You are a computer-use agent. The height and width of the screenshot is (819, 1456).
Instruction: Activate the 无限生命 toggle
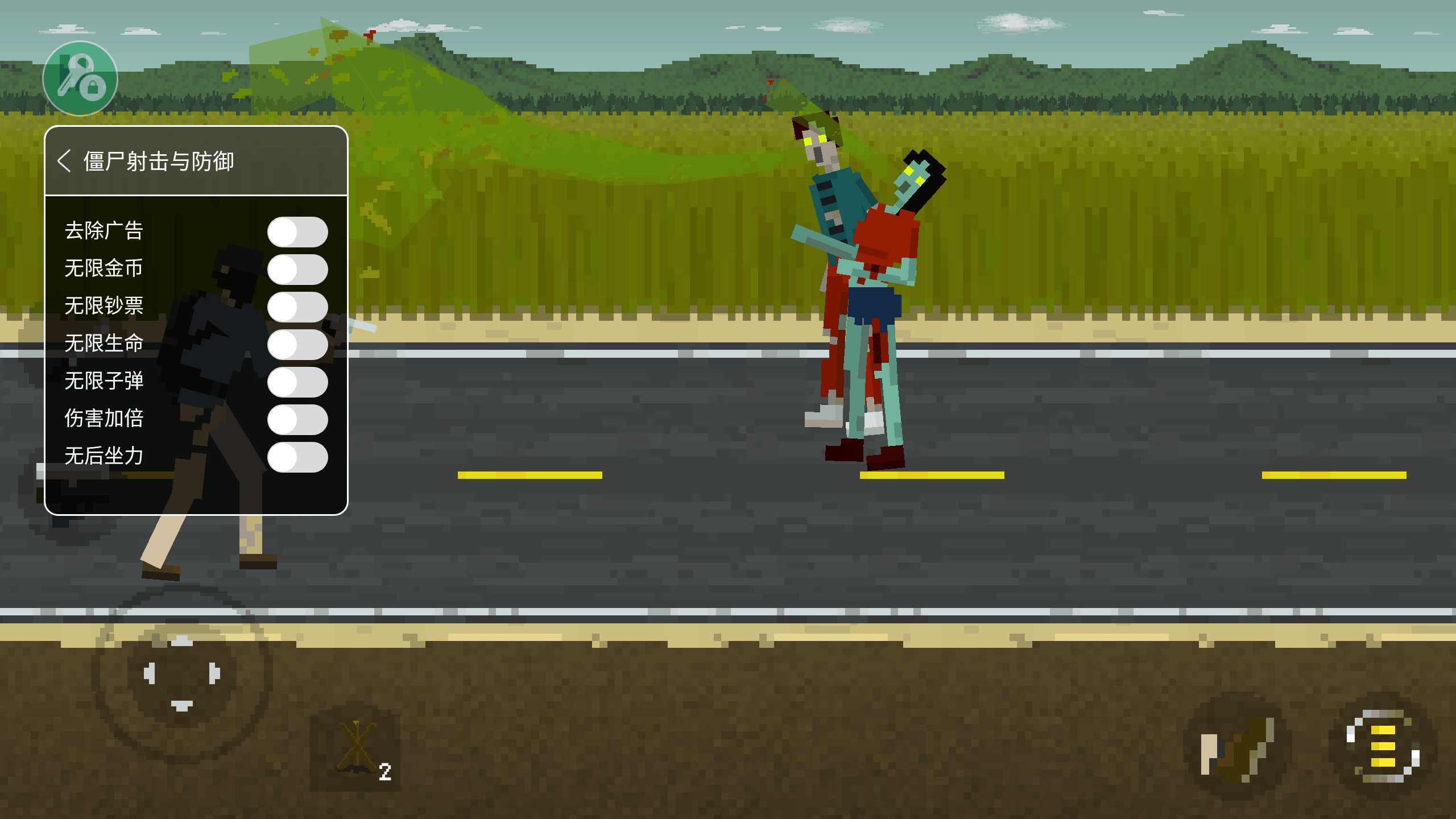(x=297, y=344)
